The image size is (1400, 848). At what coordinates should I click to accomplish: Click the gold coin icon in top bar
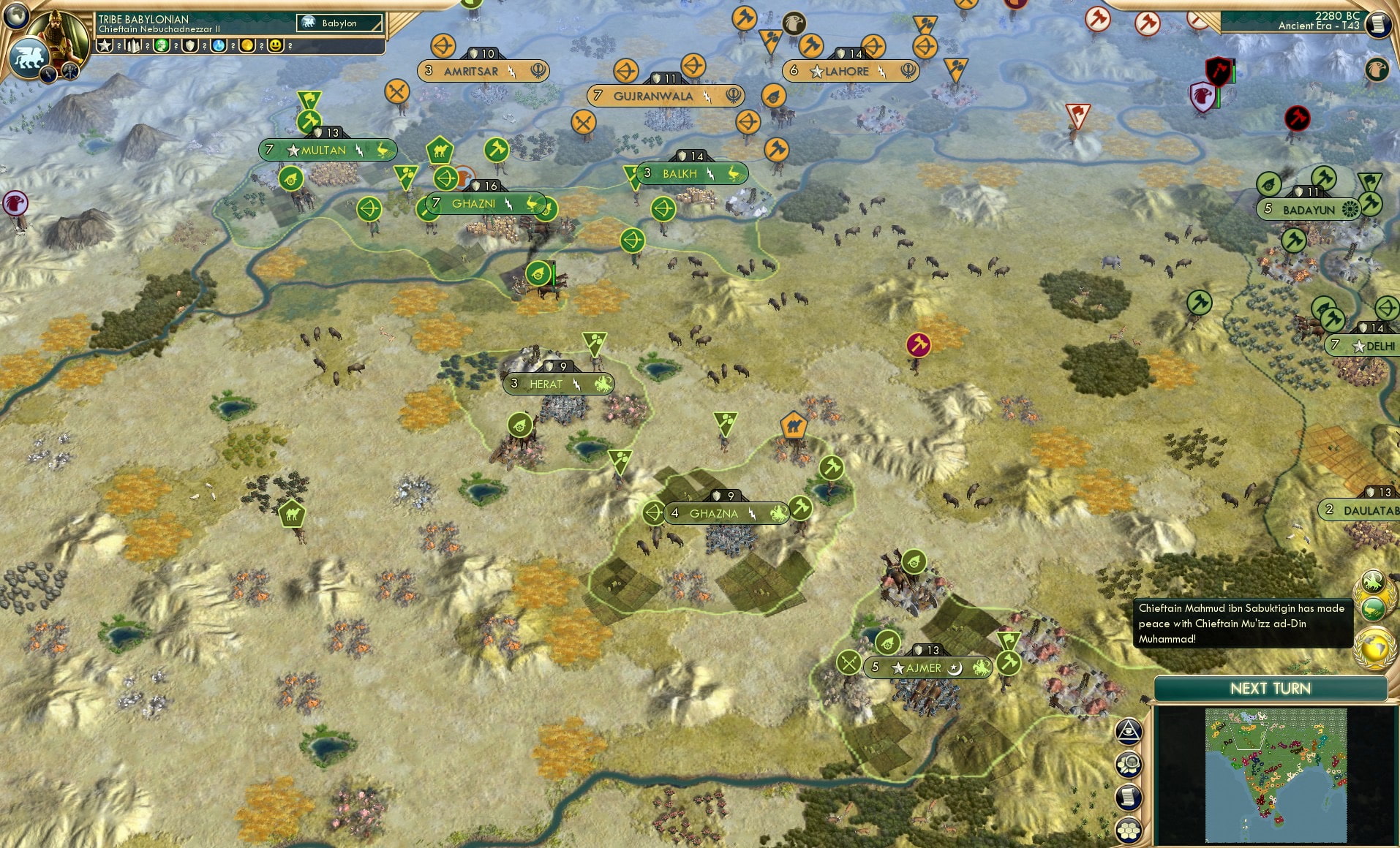coord(248,45)
